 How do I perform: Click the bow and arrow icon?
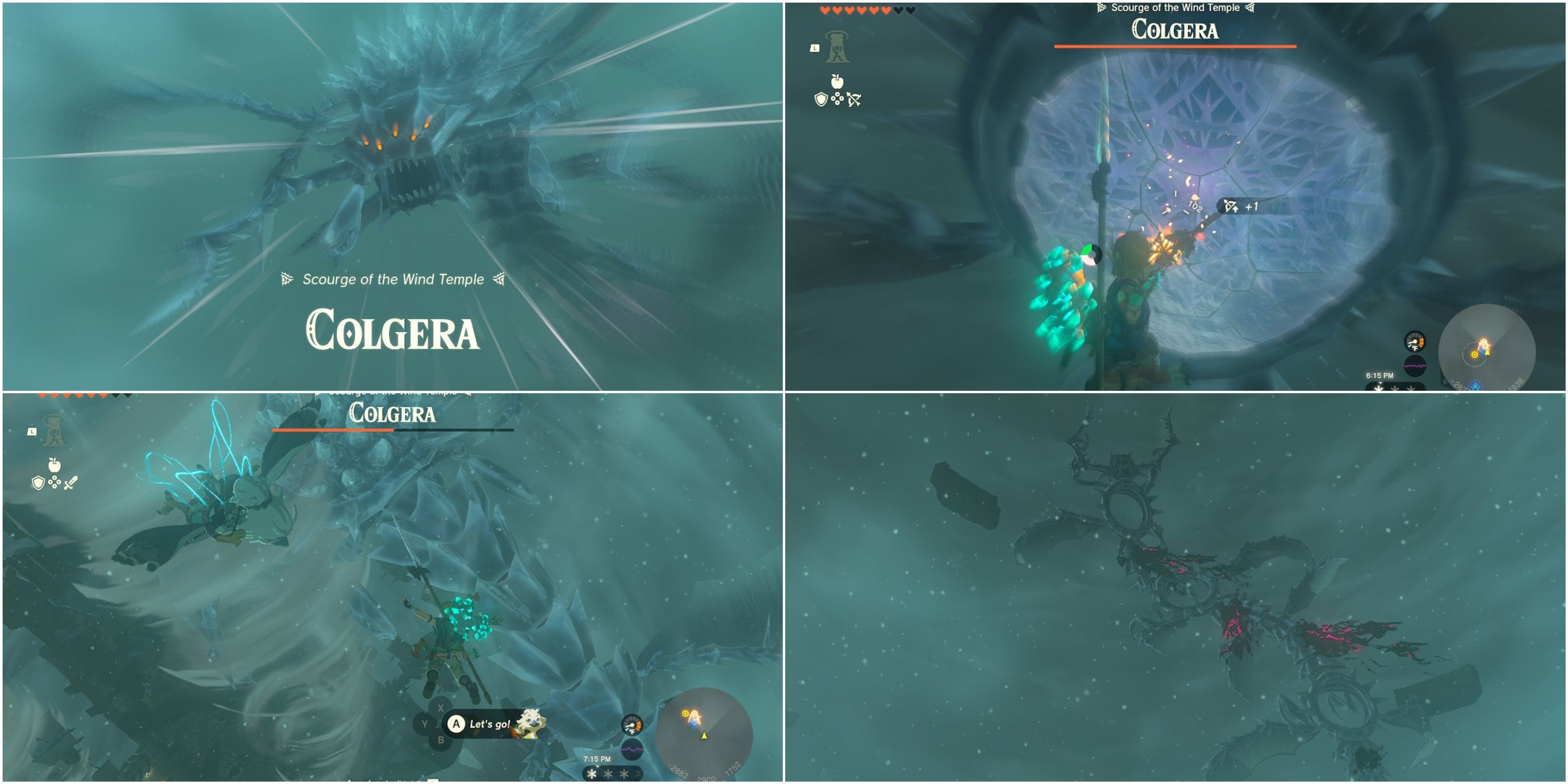(x=854, y=100)
